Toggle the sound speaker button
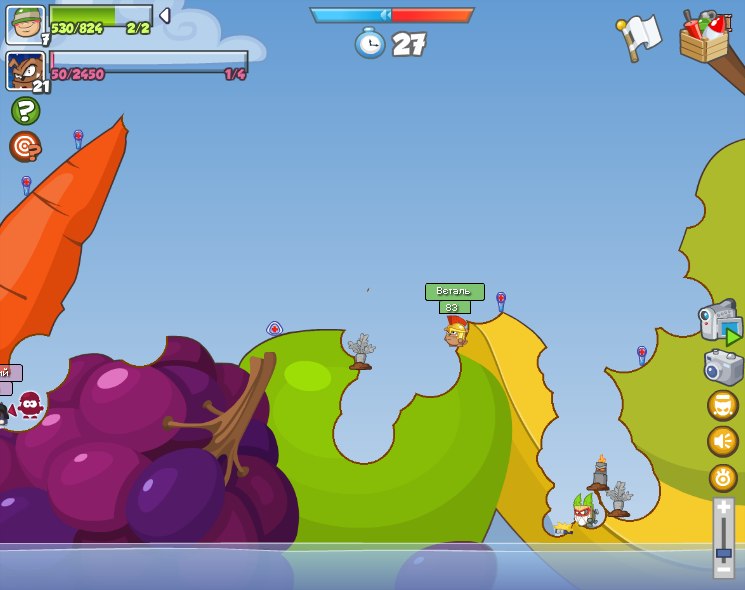The image size is (745, 590). point(722,441)
